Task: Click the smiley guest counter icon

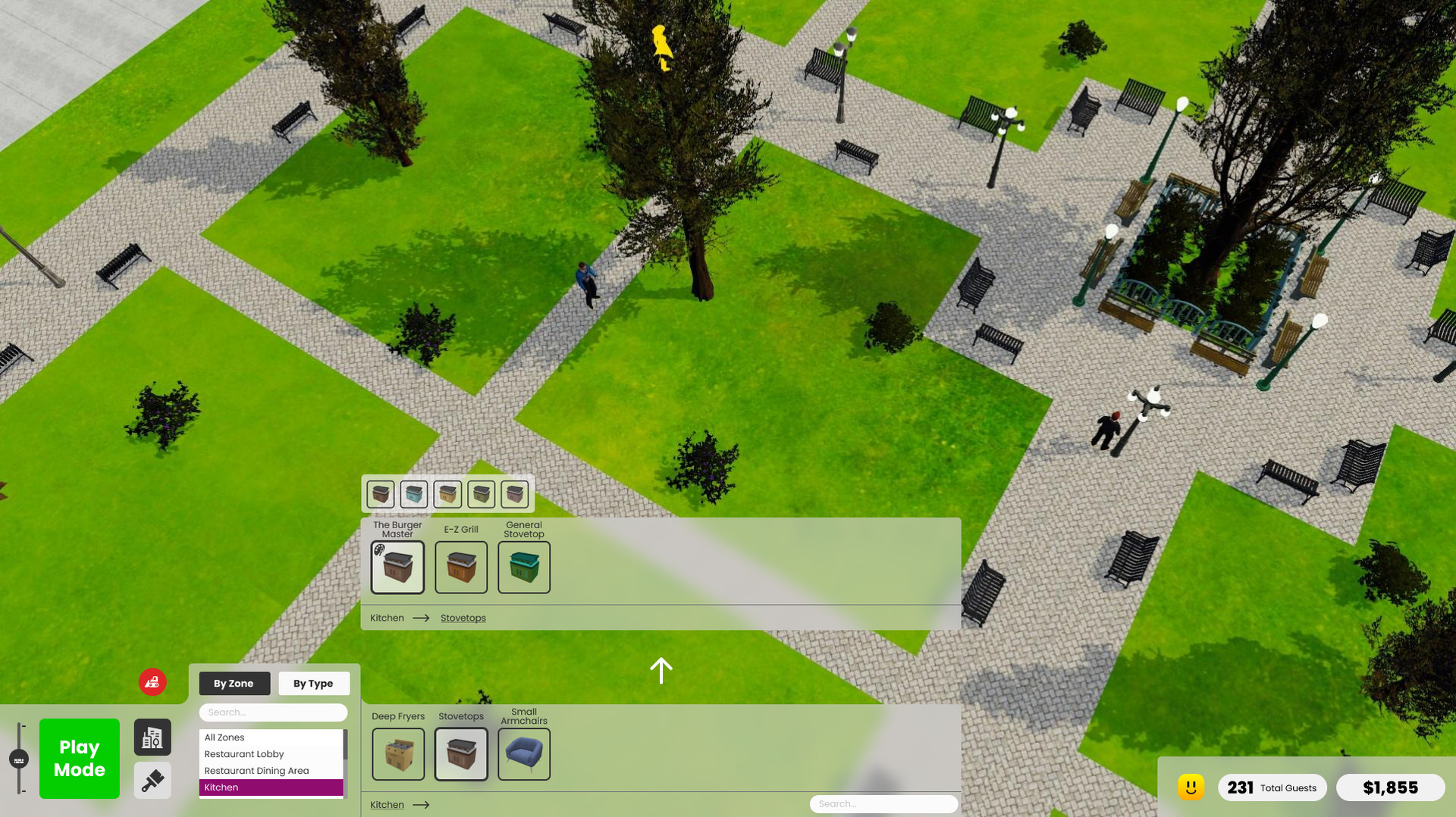Action: coord(1192,787)
